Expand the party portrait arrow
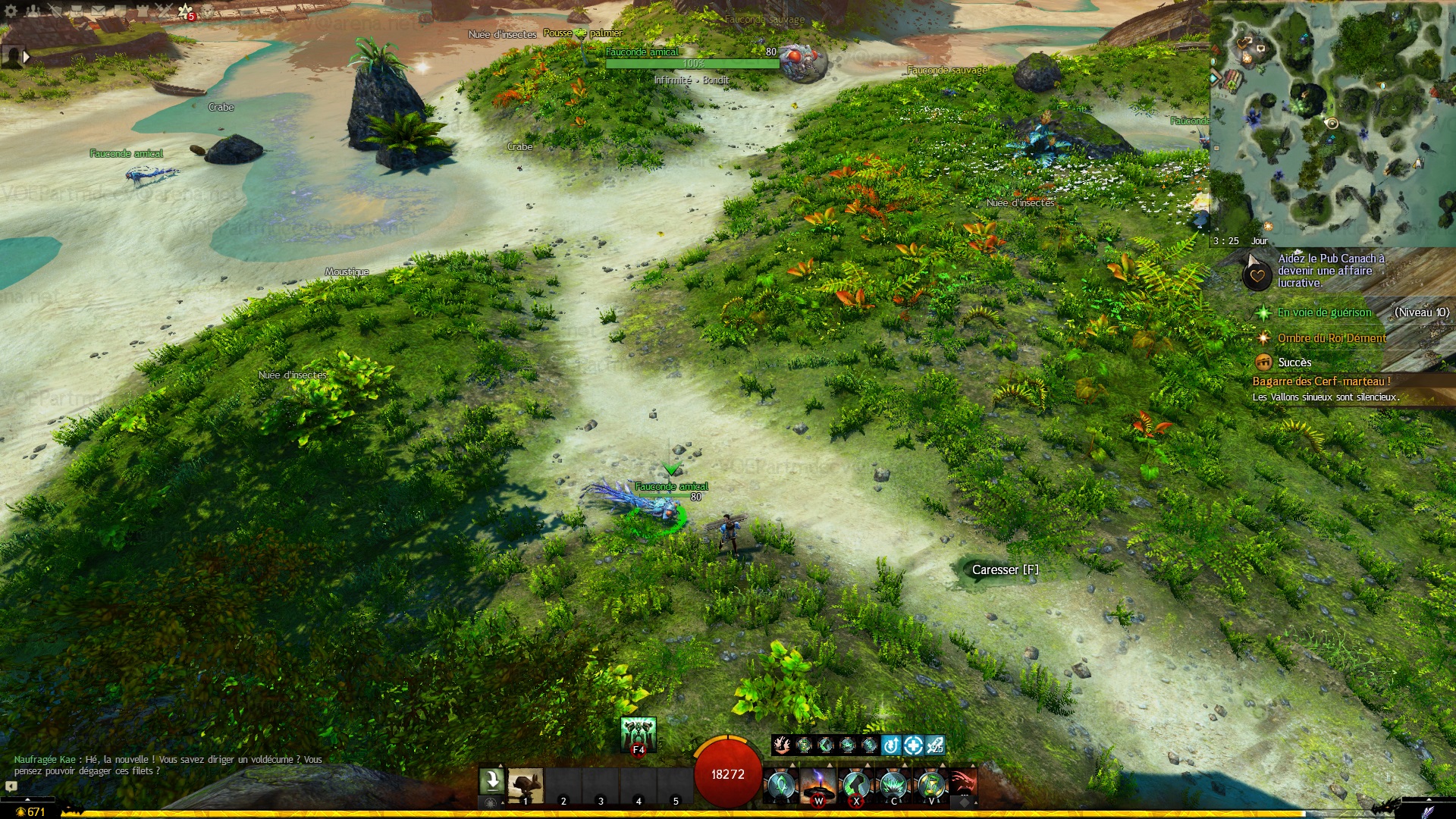The image size is (1456, 819). coord(27,56)
